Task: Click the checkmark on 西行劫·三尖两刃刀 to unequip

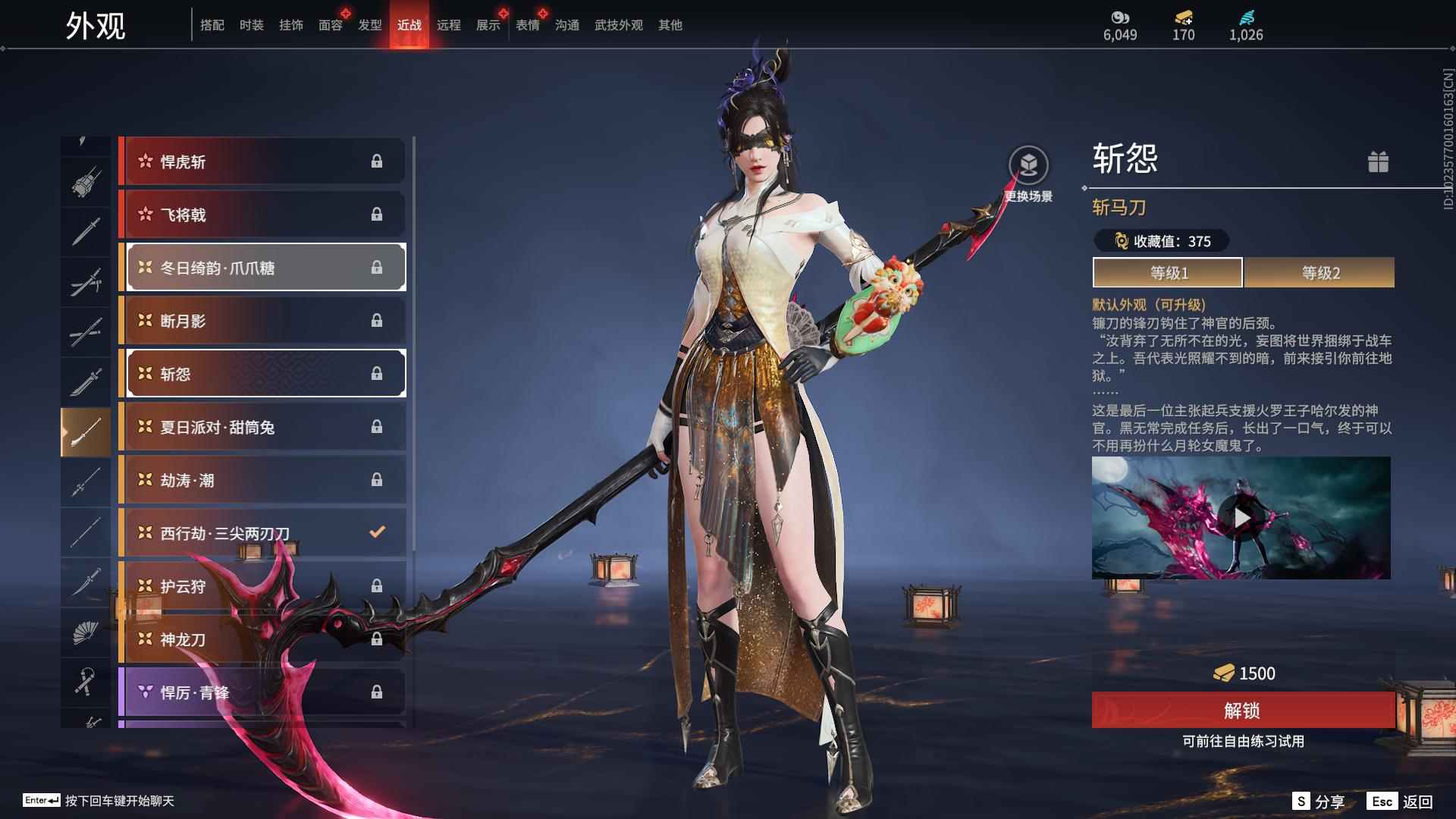Action: point(377,532)
